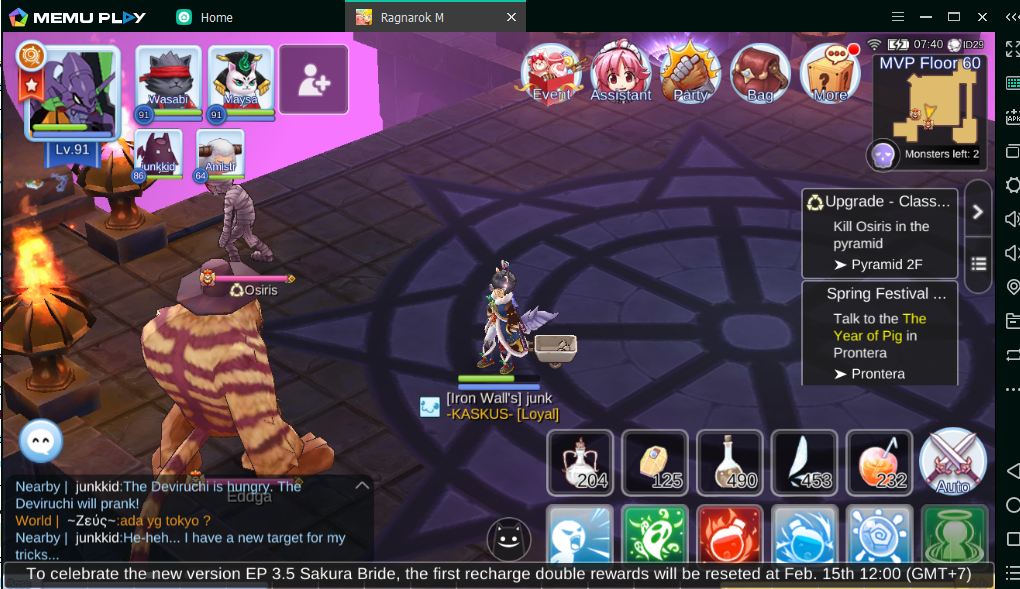The width and height of the screenshot is (1020, 589).
Task: Use the feather item with 453 count
Action: [x=804, y=462]
